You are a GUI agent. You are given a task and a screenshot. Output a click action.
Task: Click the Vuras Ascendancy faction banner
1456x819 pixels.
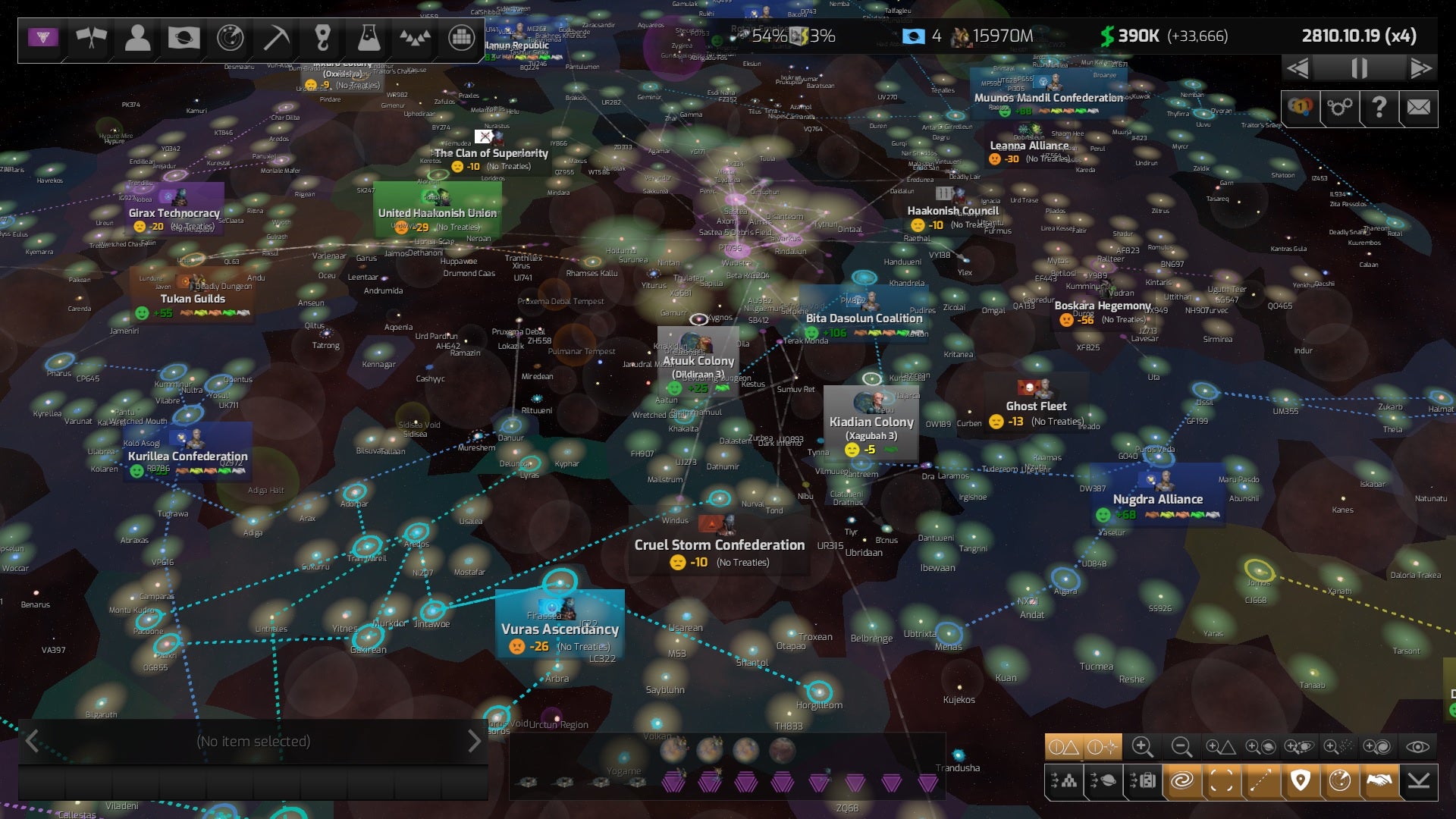coord(559,628)
